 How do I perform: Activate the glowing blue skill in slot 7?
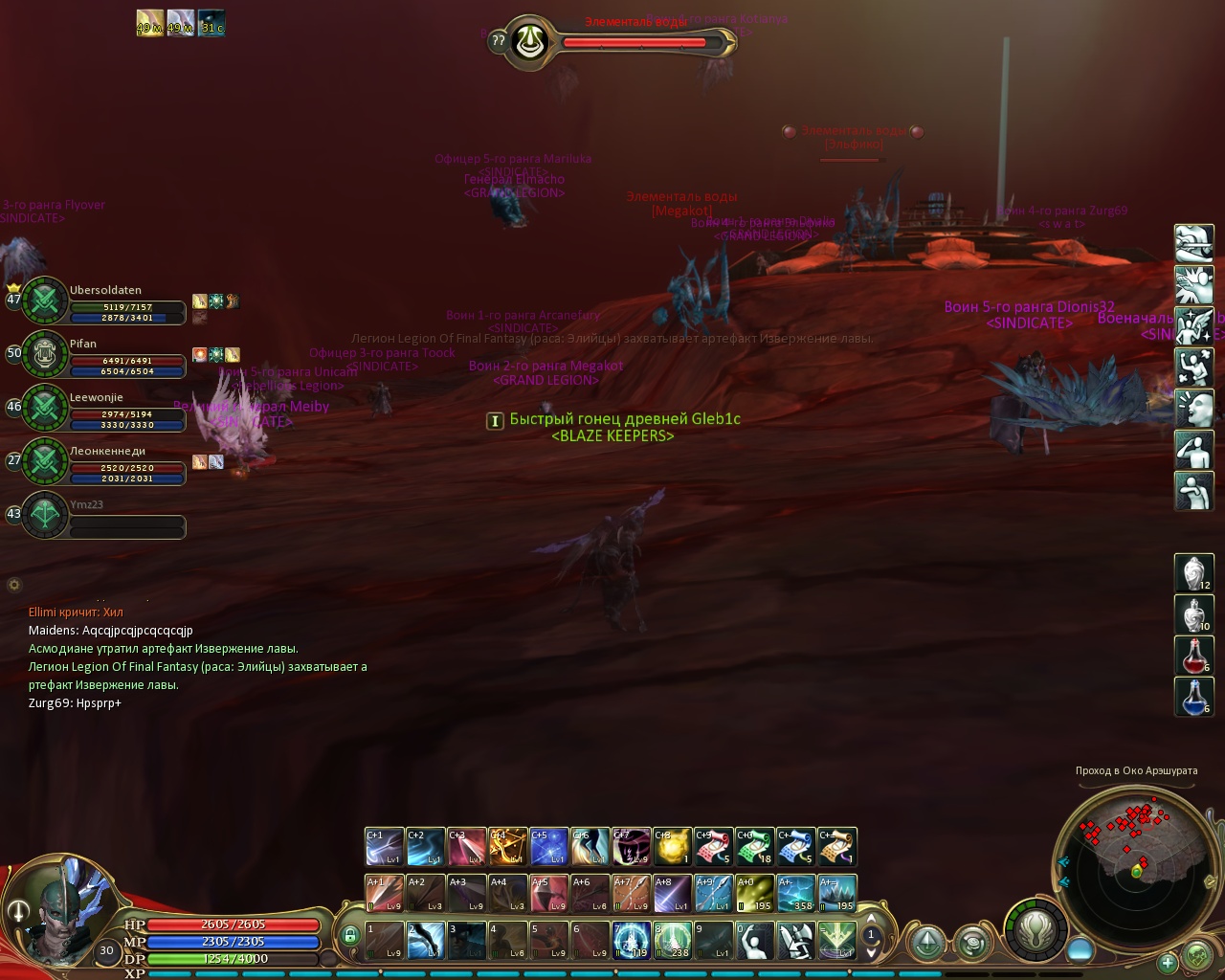[631, 940]
